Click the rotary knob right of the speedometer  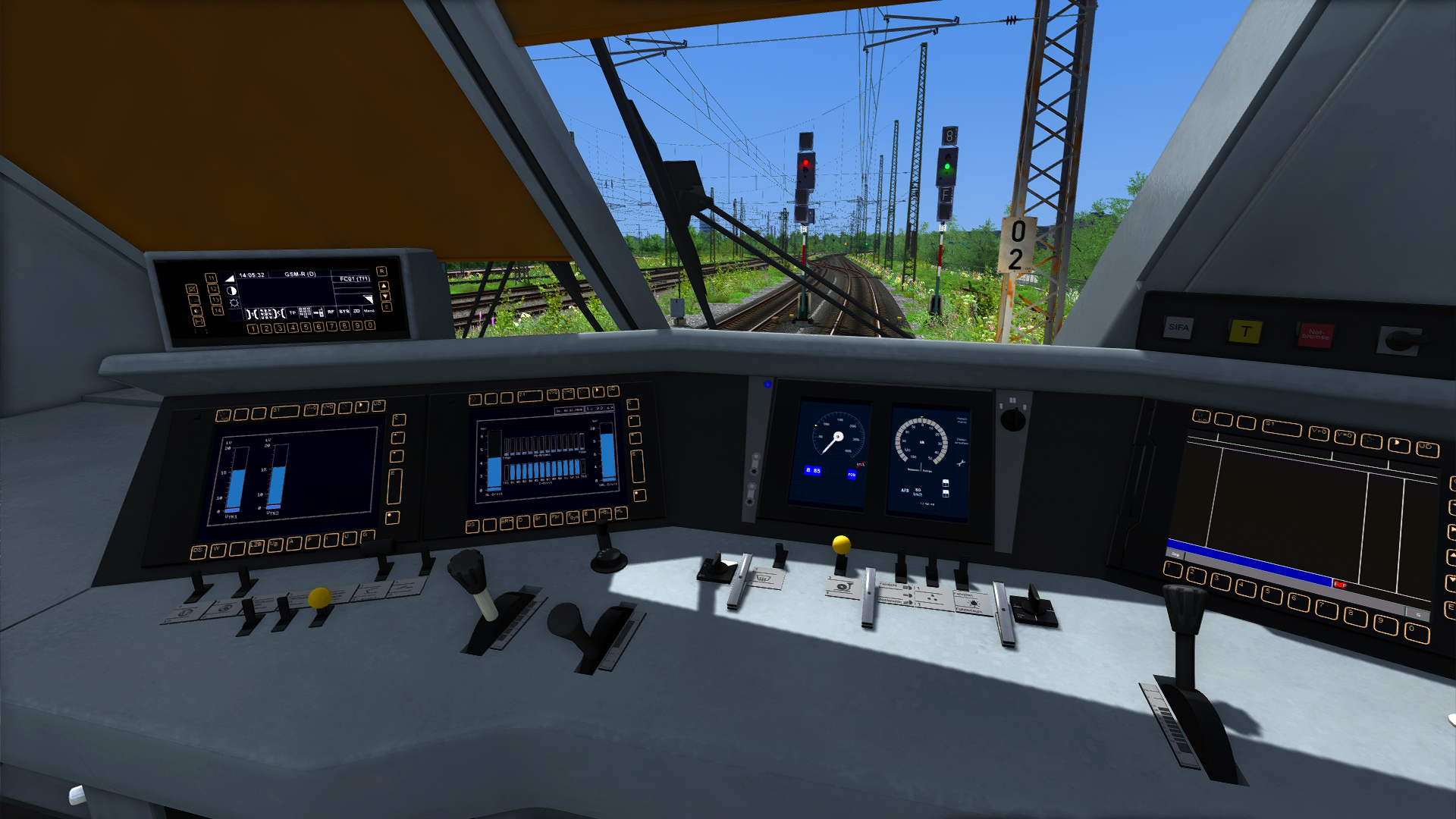1012,418
